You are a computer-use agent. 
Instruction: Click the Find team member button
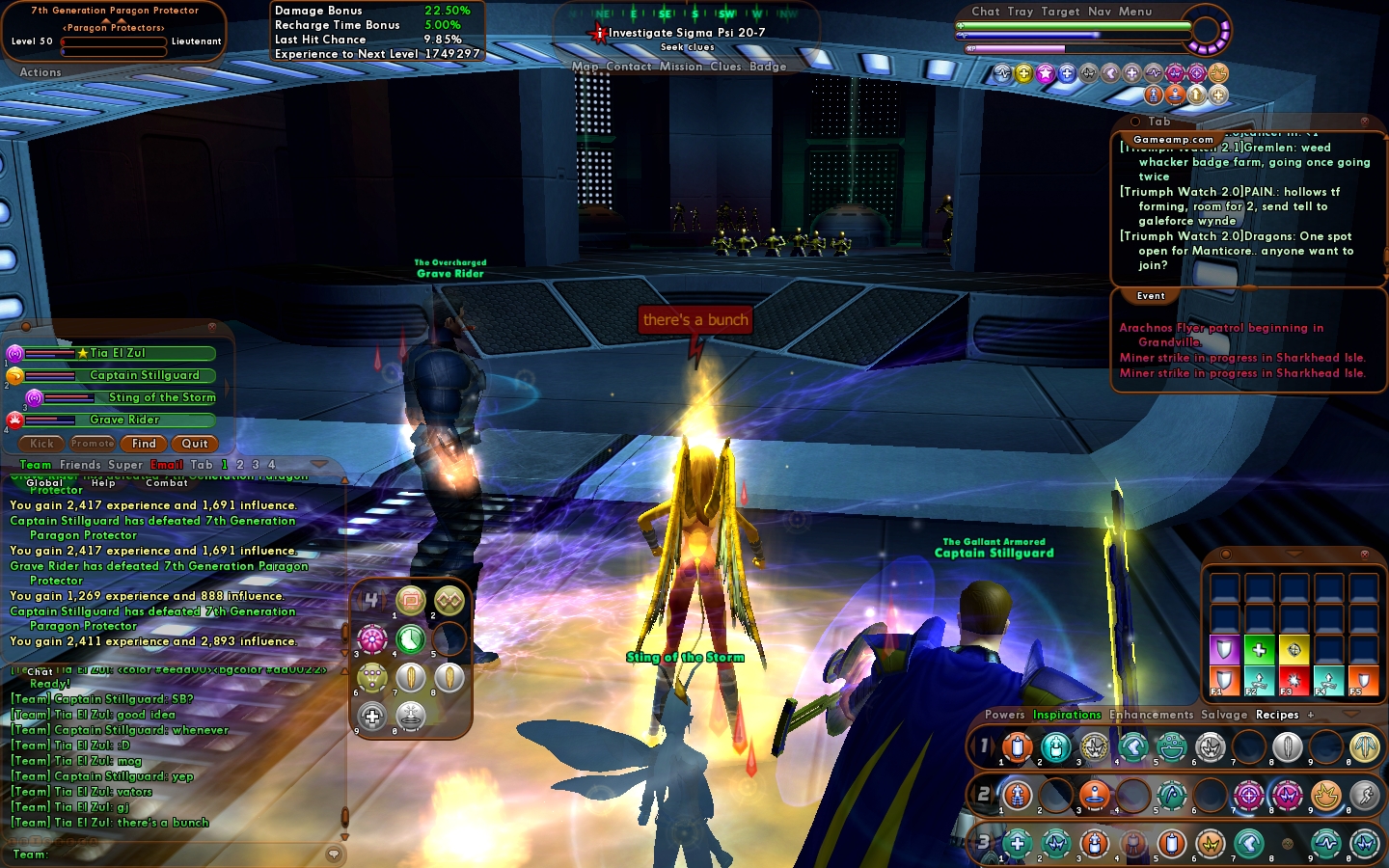144,444
